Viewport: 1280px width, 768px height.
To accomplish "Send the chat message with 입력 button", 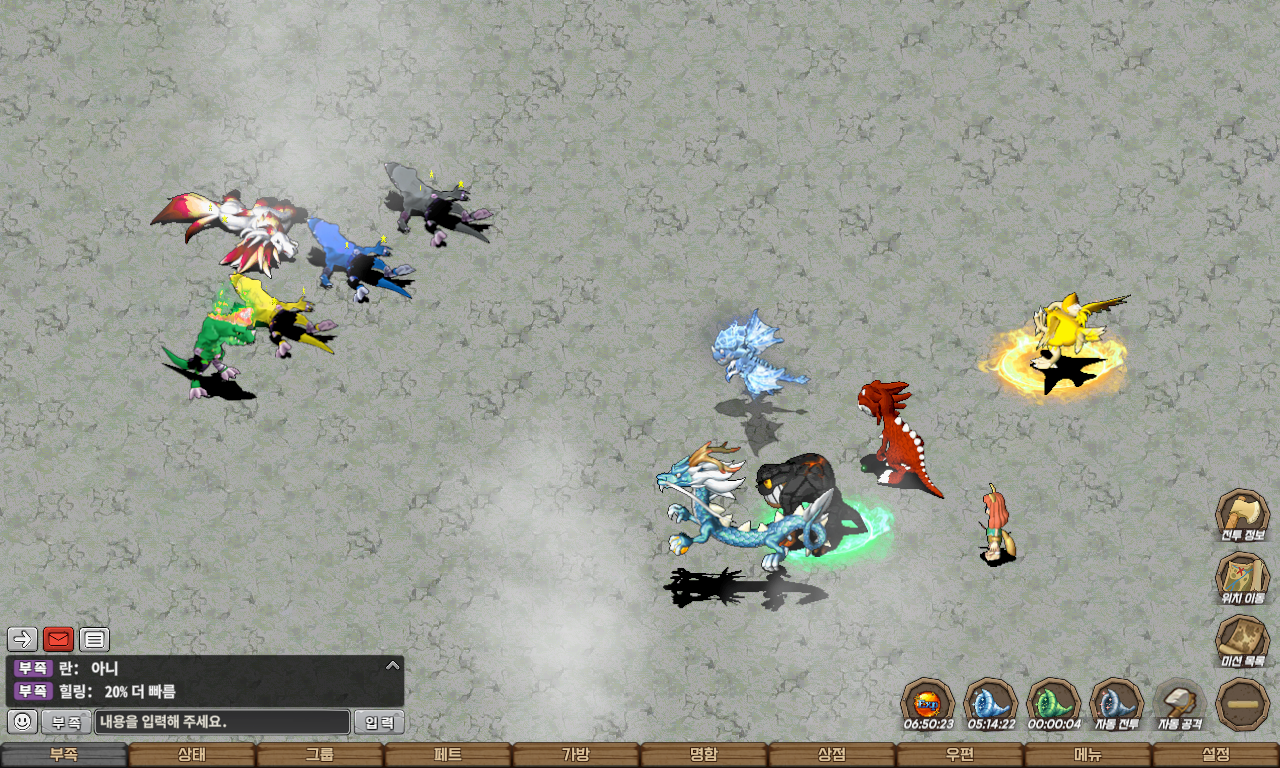I will 380,722.
